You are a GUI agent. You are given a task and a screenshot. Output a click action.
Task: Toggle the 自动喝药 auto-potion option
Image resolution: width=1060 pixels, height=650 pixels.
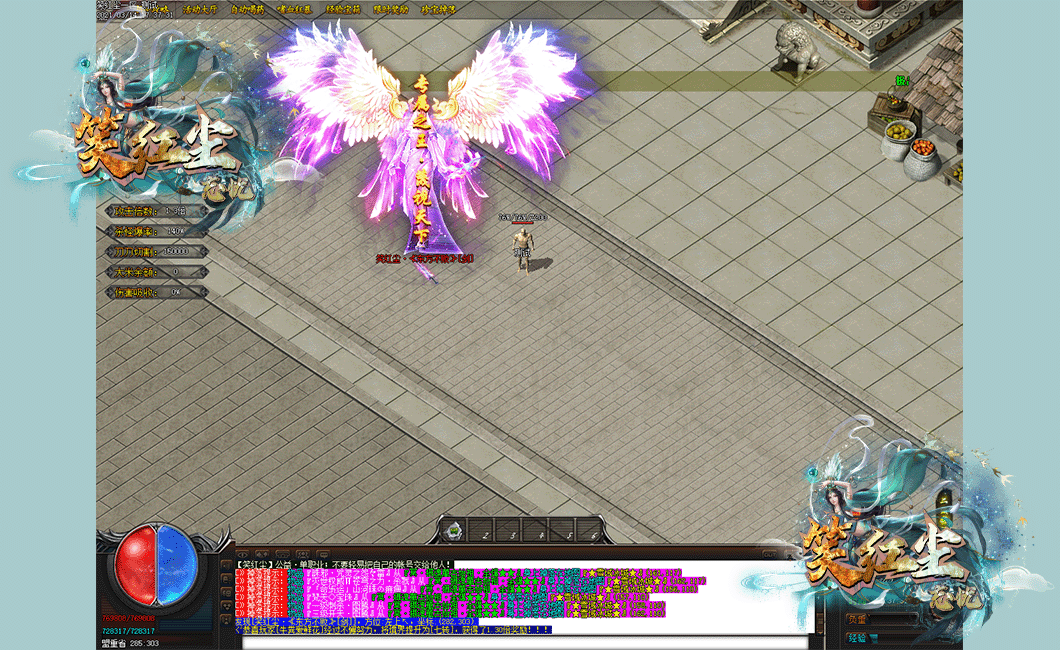point(247,9)
